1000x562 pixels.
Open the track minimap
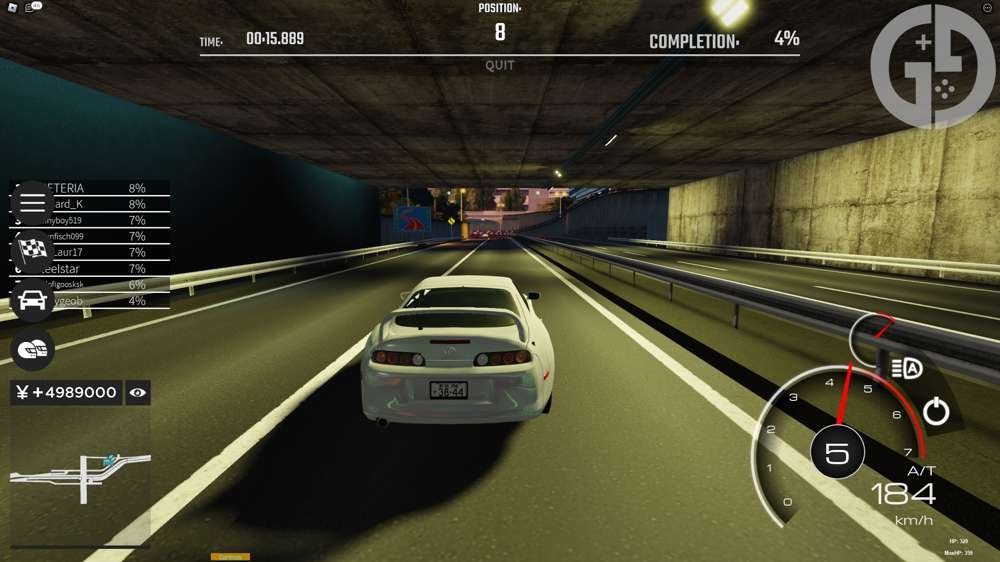click(x=81, y=475)
